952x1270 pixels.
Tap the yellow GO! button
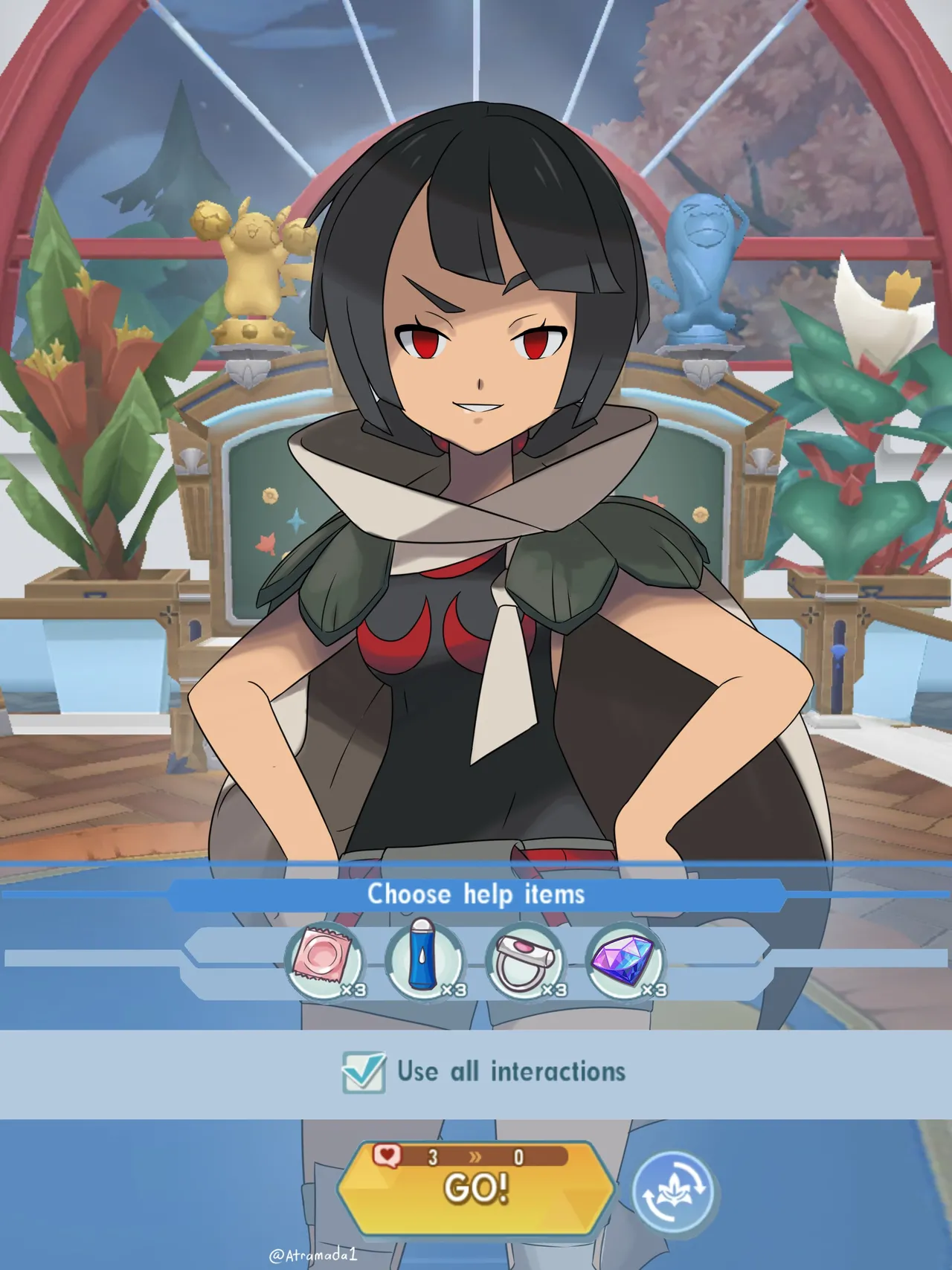[x=476, y=1187]
